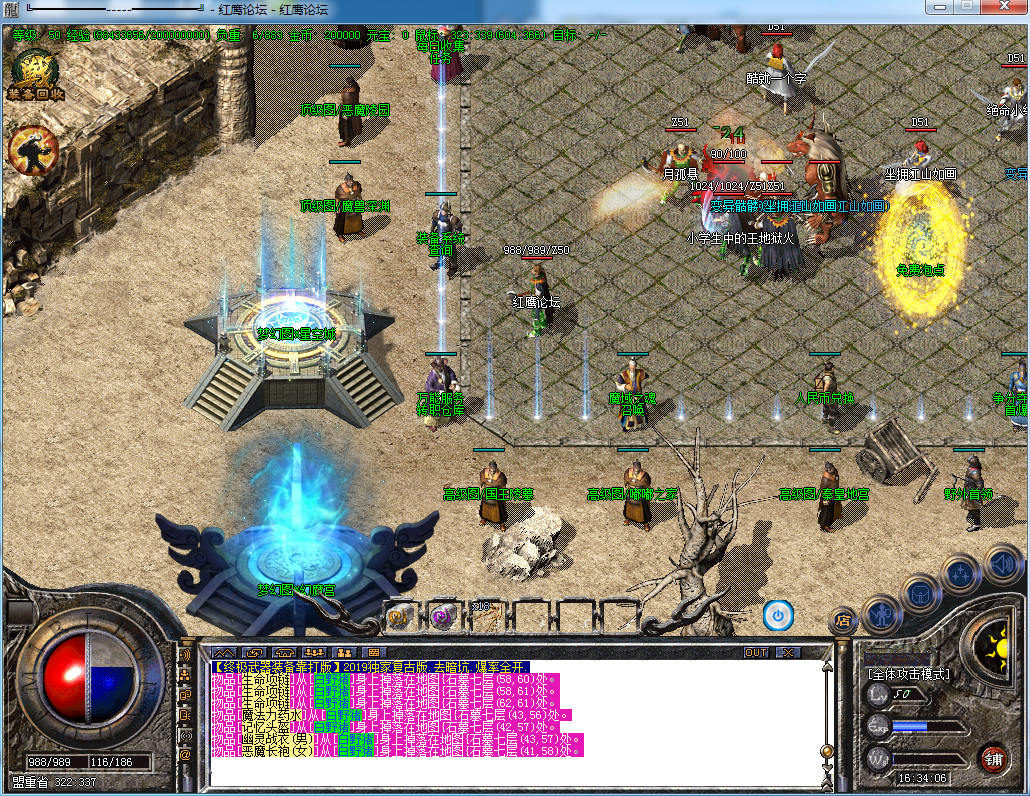Toggle sound with the speaker button
This screenshot has height=796, width=1030.
point(1002,563)
